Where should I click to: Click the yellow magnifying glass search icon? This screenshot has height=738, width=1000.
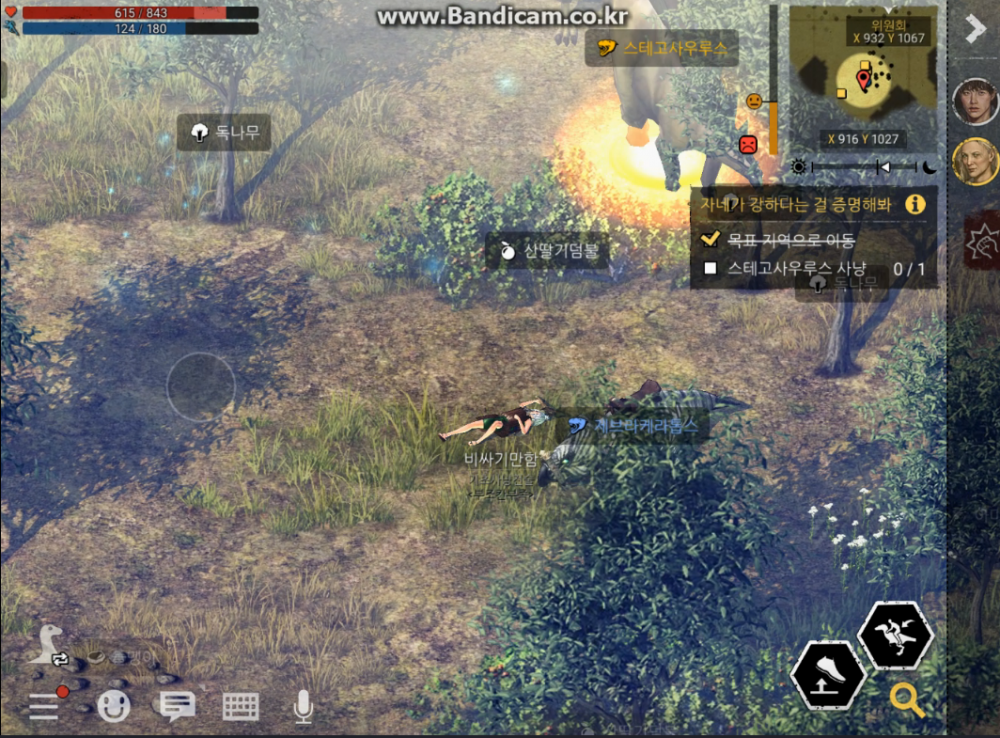(907, 700)
